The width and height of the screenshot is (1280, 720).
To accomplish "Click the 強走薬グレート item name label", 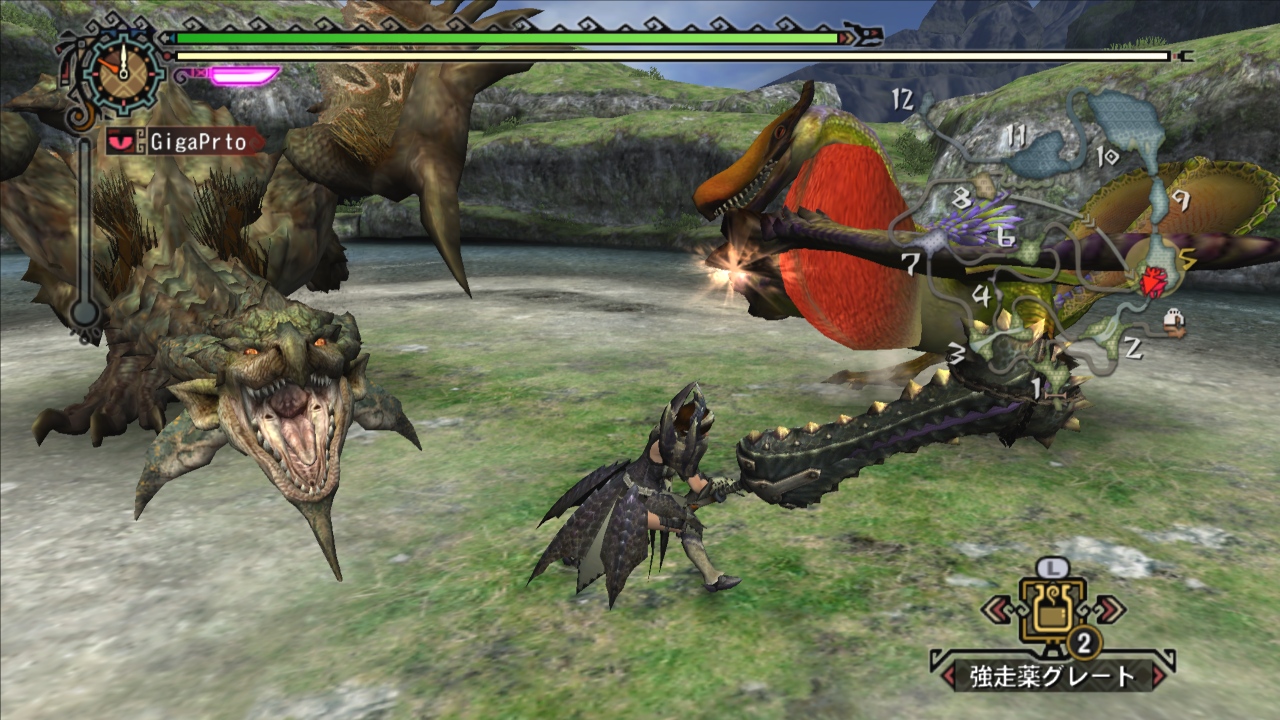I will pos(1052,676).
